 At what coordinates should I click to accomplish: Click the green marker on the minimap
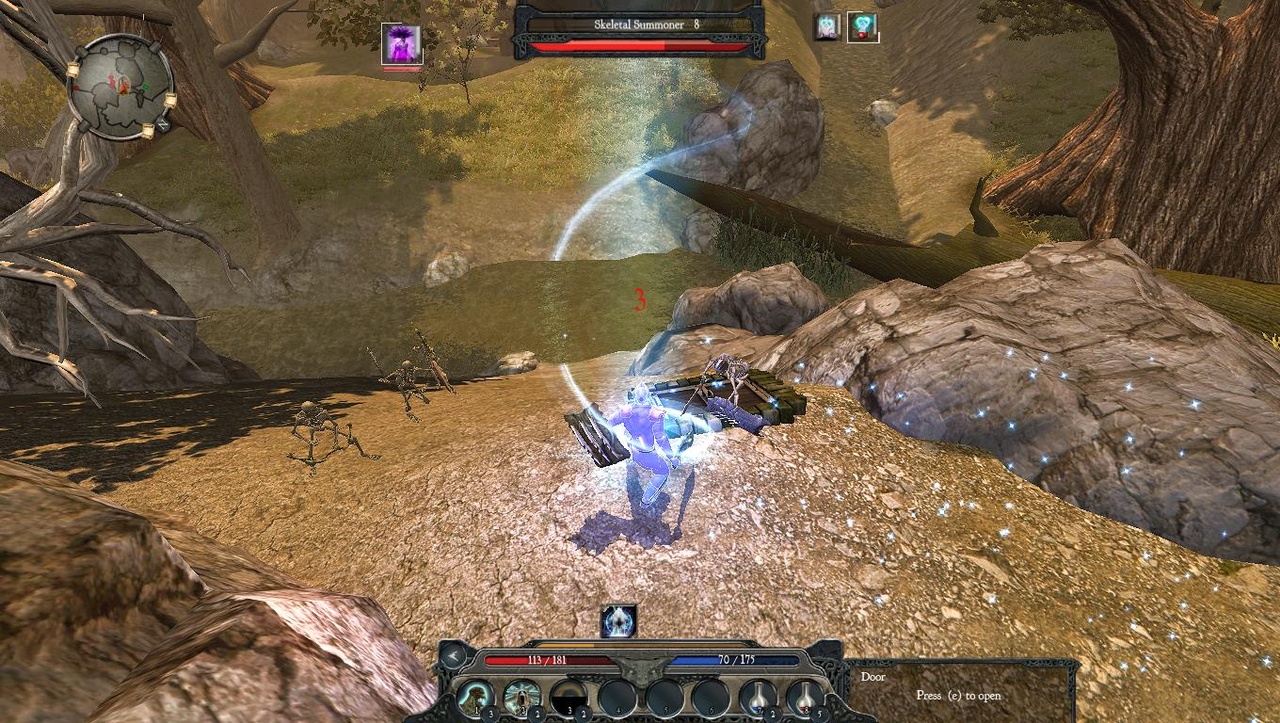144,86
